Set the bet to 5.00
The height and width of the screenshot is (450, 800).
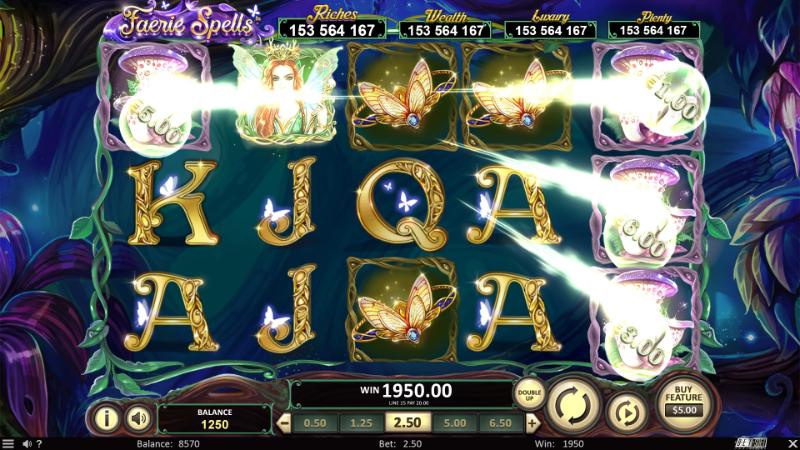(x=455, y=423)
